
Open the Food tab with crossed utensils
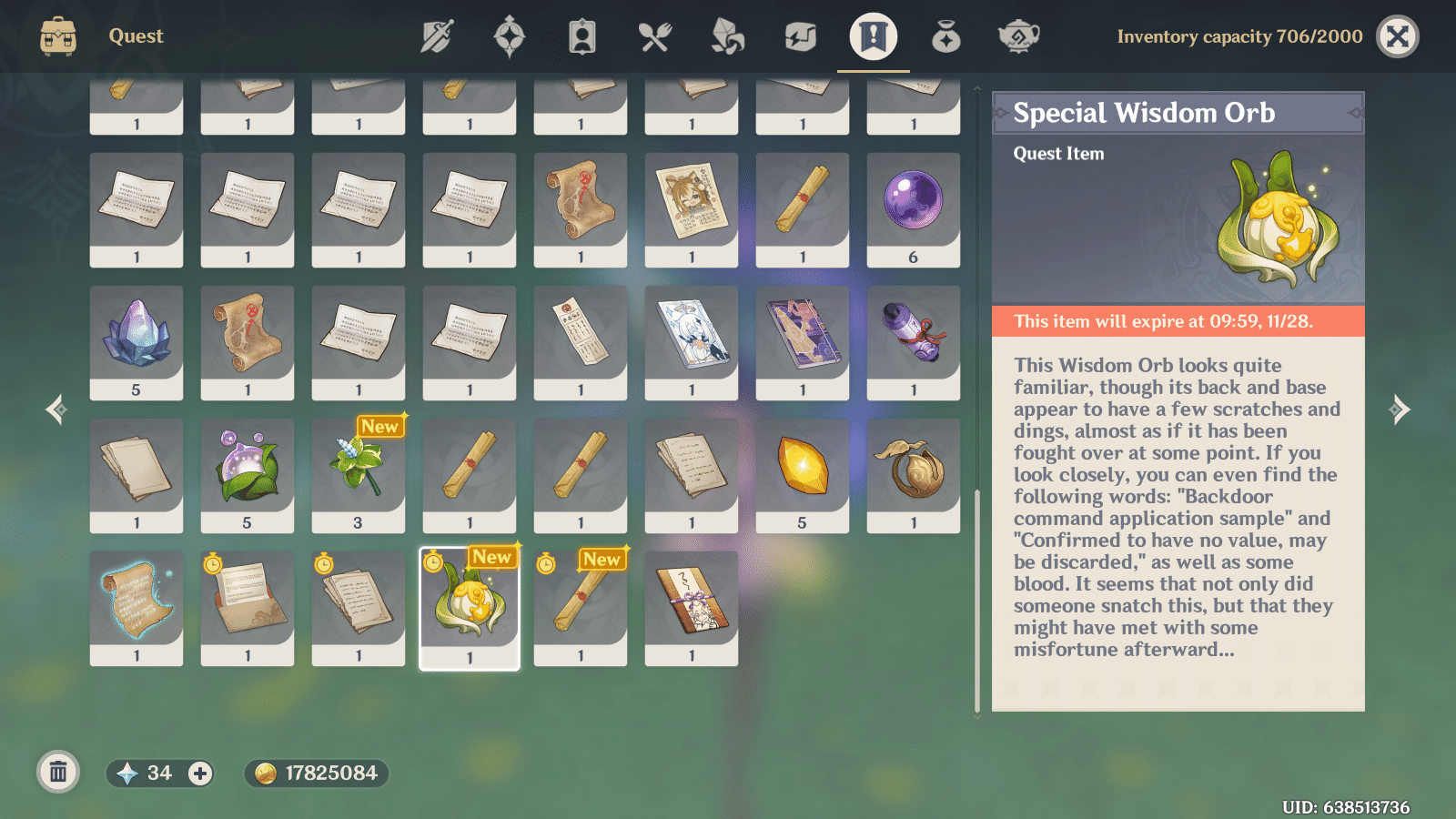(655, 36)
